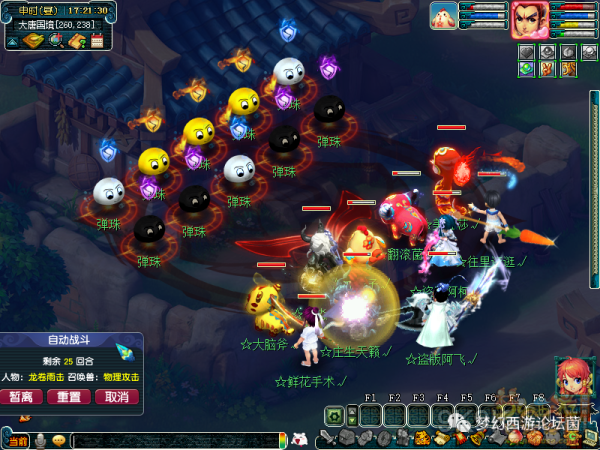
Task: Open the calendar icon under the location name
Action: click(97, 41)
